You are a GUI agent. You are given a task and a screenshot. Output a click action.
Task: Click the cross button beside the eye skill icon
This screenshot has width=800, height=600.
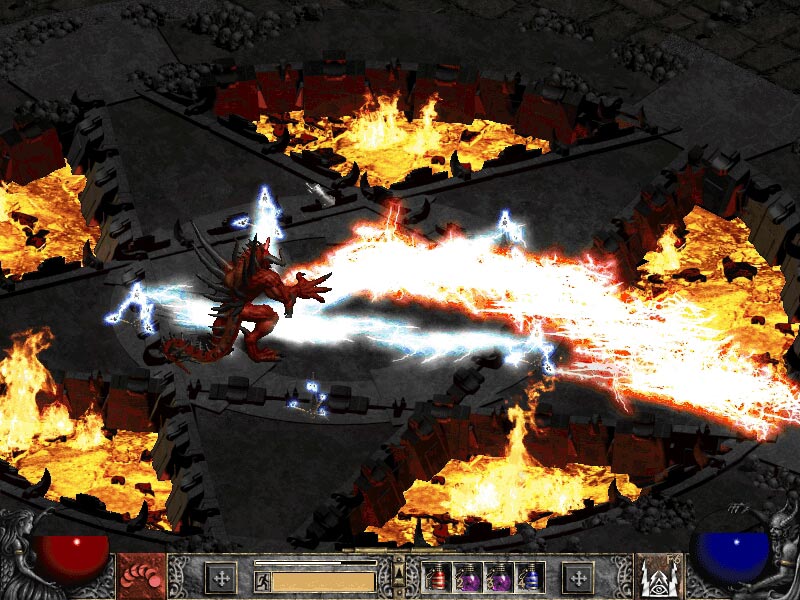pos(578,577)
